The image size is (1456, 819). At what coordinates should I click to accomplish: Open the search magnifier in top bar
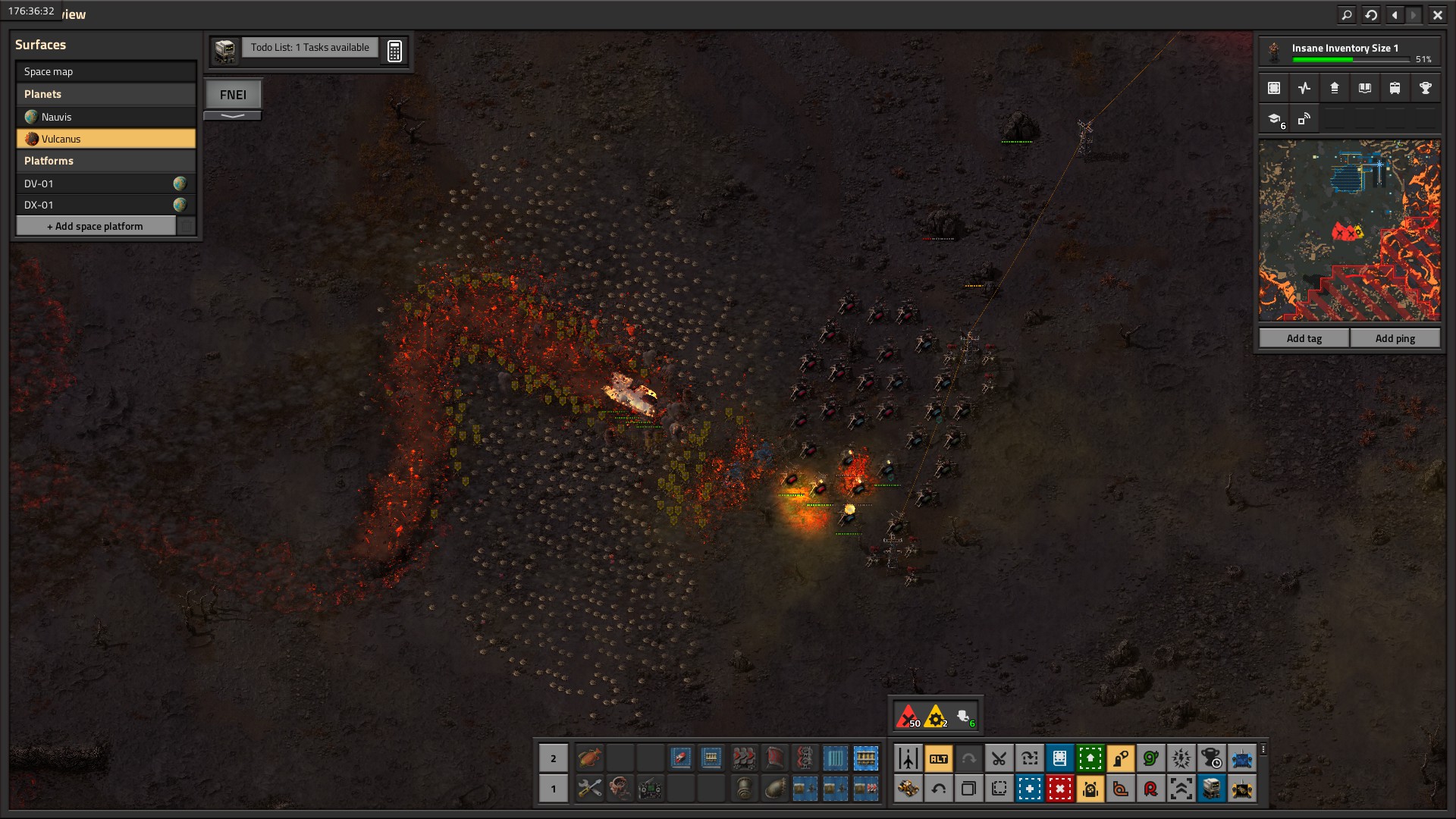[1347, 14]
